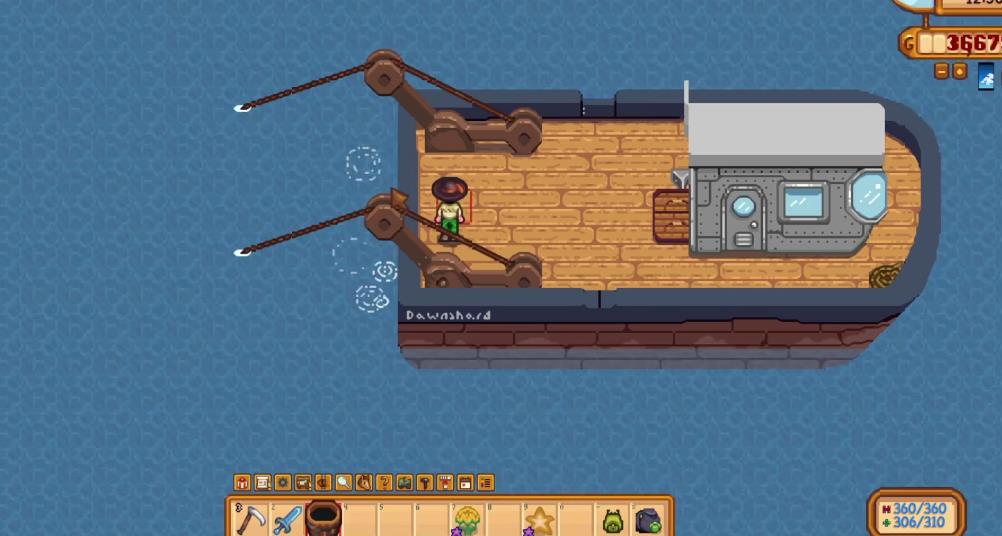Click the zoom-in button beside the minus
The height and width of the screenshot is (536, 1002).
[x=959, y=71]
